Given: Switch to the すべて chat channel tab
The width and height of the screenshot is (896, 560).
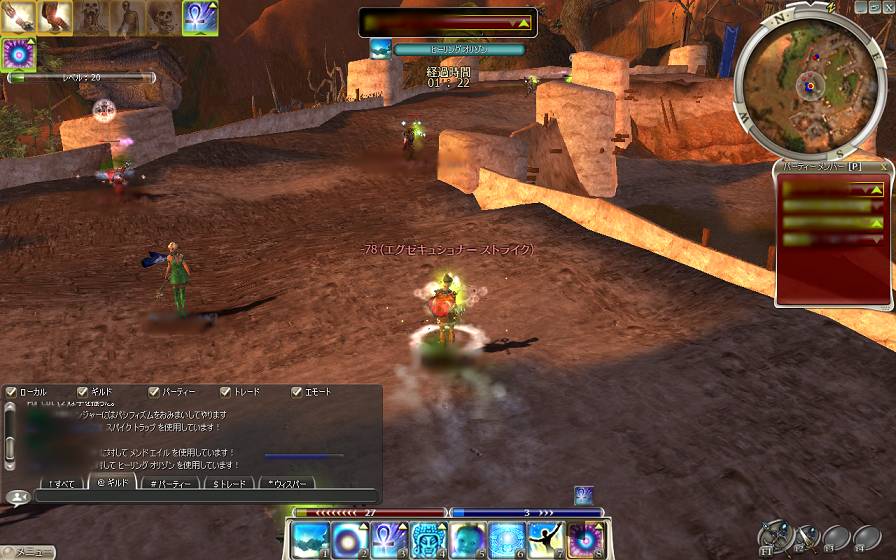Looking at the screenshot, I should point(59,483).
